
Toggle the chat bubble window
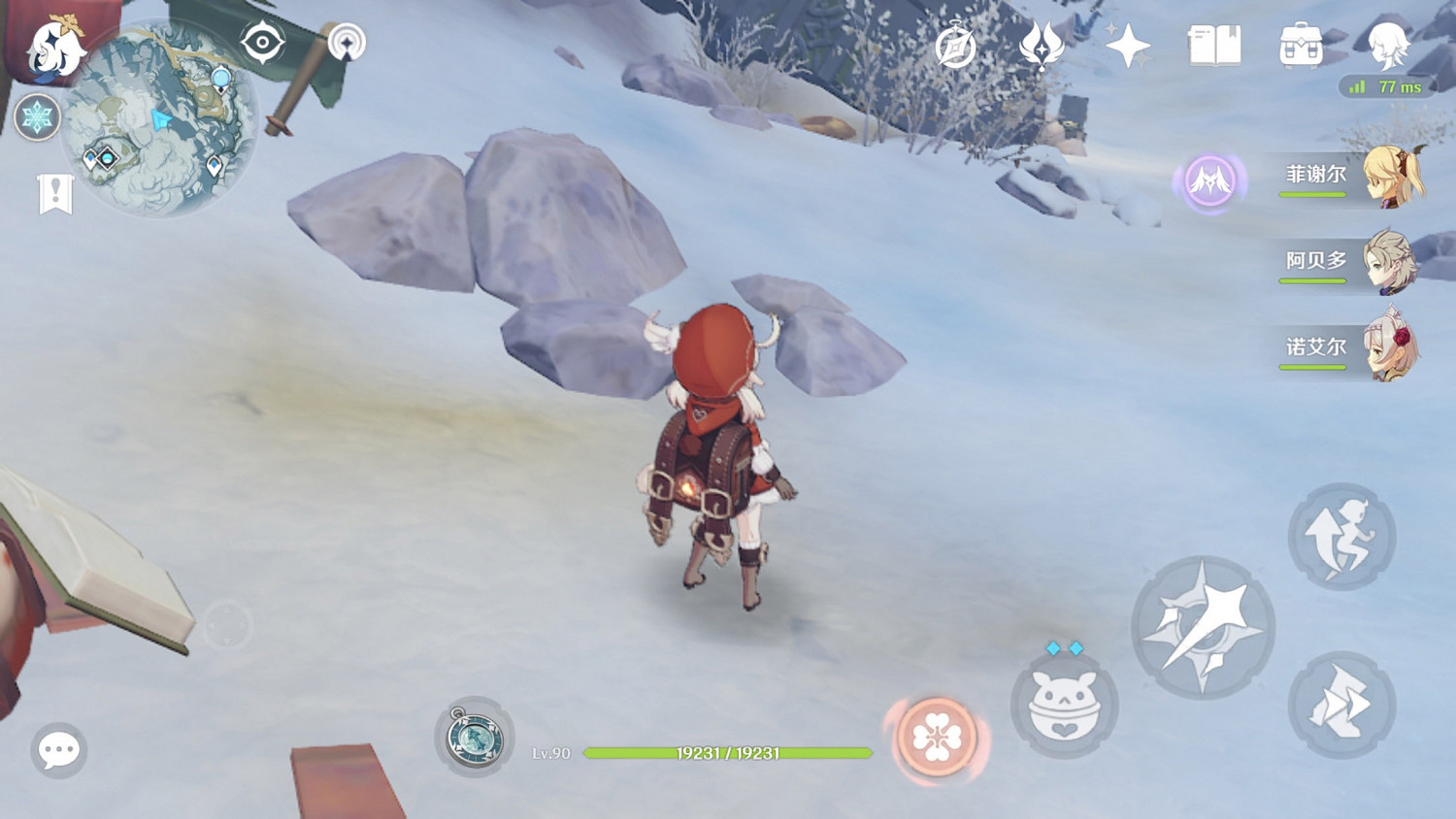coord(58,749)
